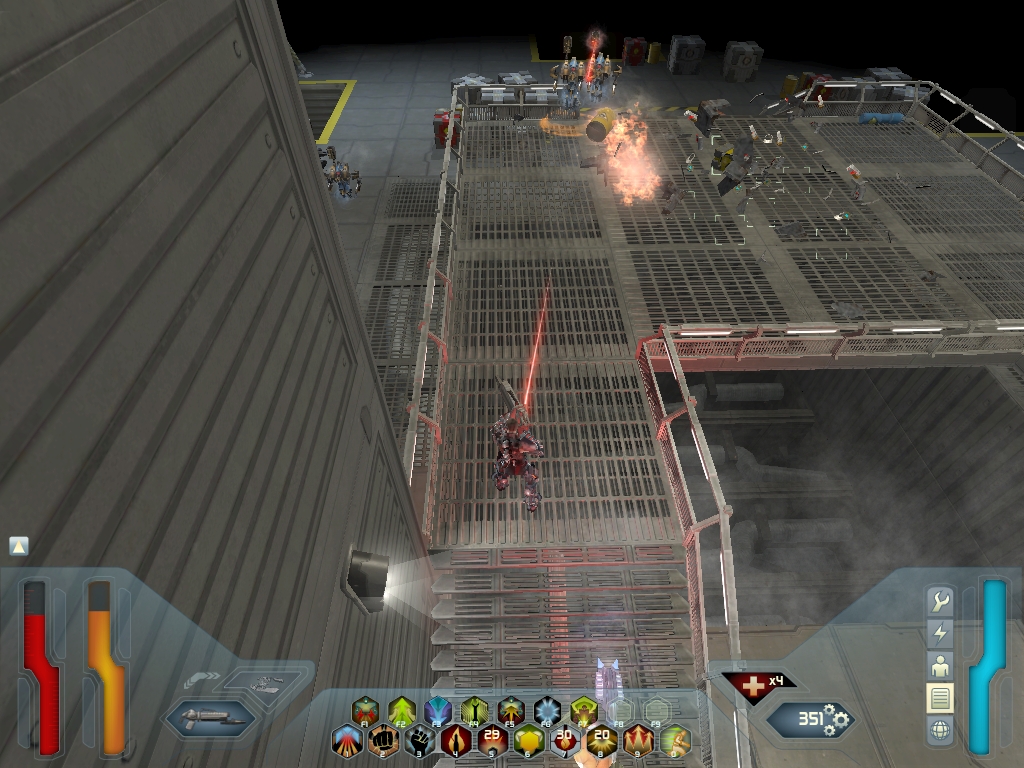Click the yellow triangle button above health

point(19,546)
